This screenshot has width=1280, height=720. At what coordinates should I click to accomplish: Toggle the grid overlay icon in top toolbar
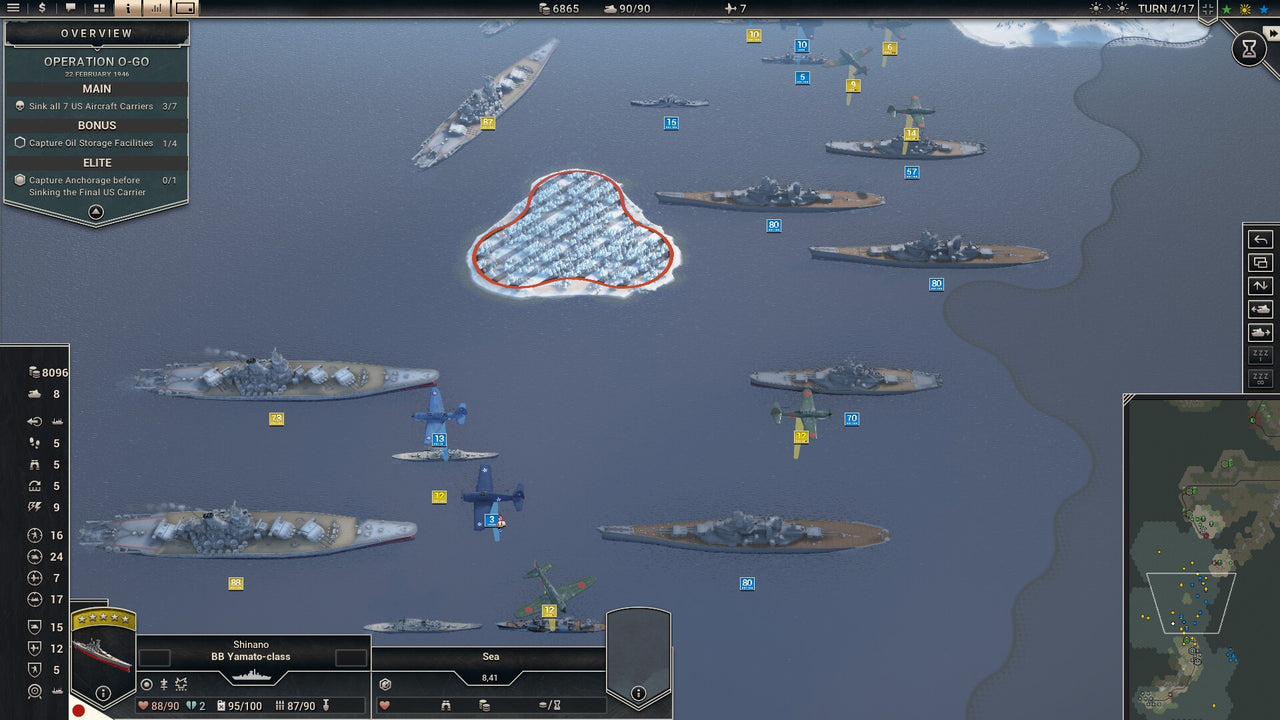click(98, 8)
